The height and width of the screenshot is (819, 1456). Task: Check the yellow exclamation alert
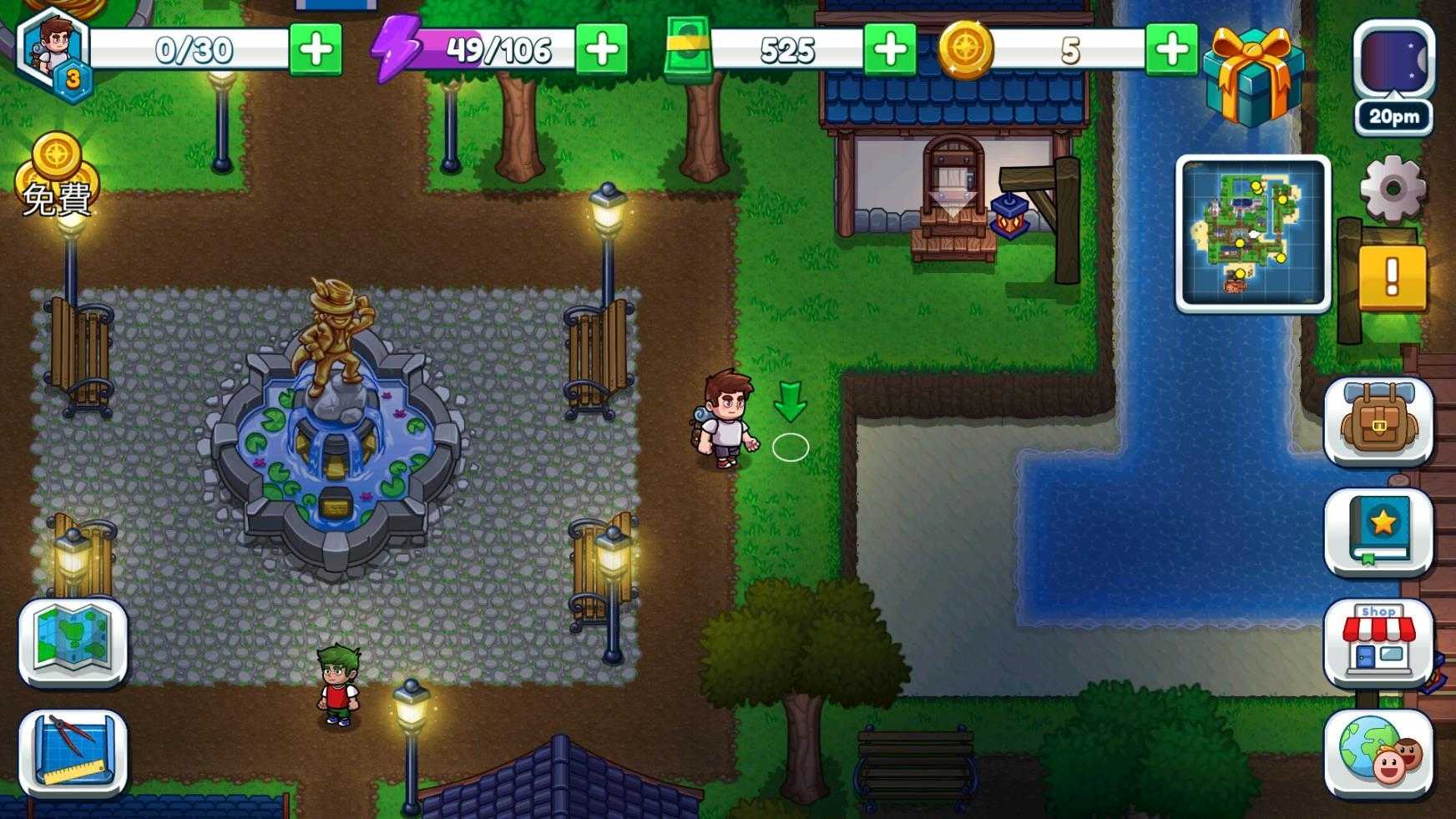[x=1392, y=277]
